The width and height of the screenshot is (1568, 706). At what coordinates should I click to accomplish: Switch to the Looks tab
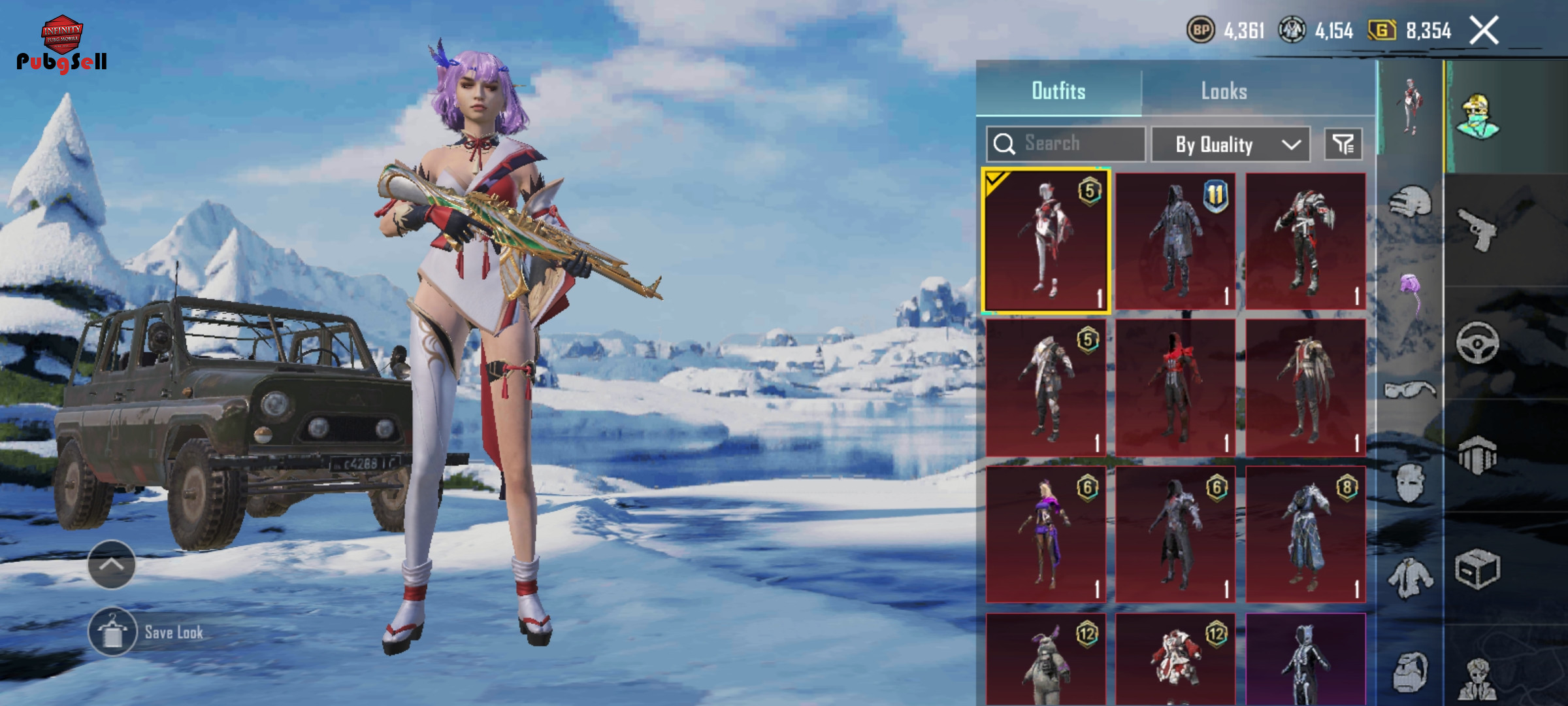tap(1224, 91)
